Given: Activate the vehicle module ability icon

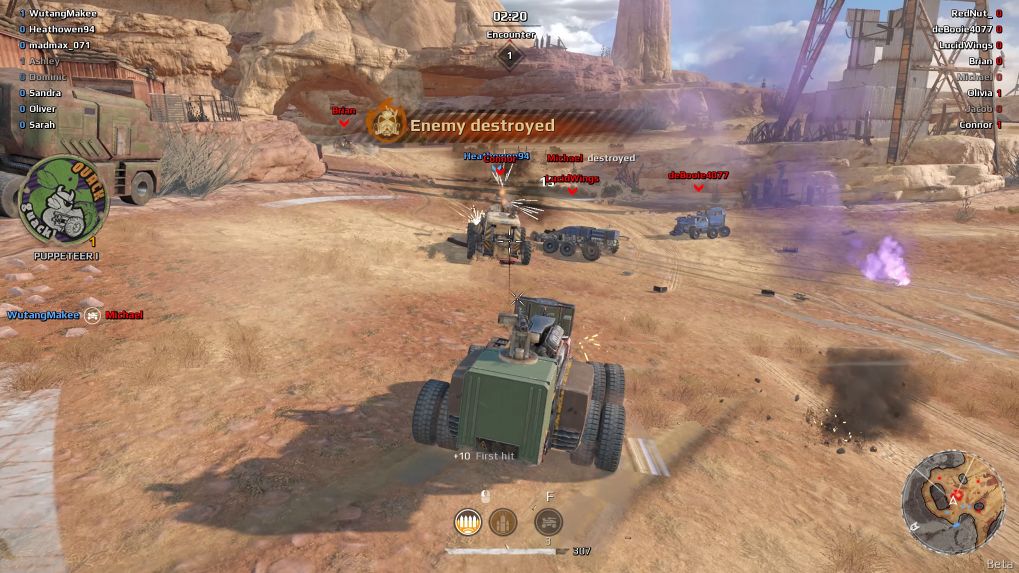Looking at the screenshot, I should pos(547,521).
